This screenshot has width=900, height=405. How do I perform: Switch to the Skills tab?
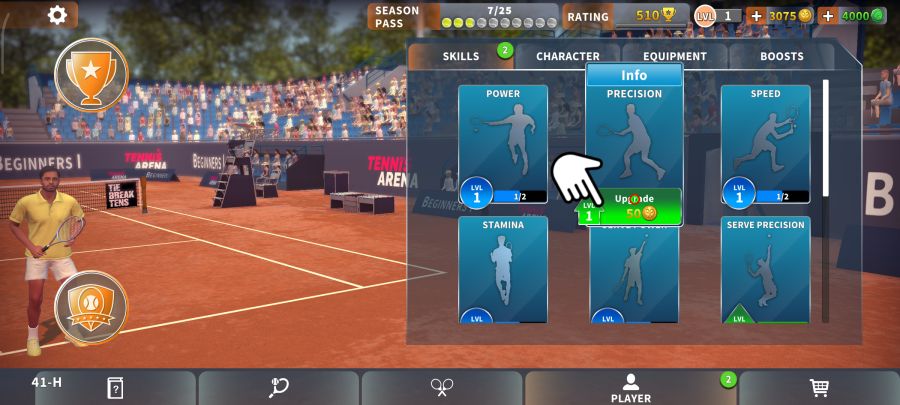point(461,57)
